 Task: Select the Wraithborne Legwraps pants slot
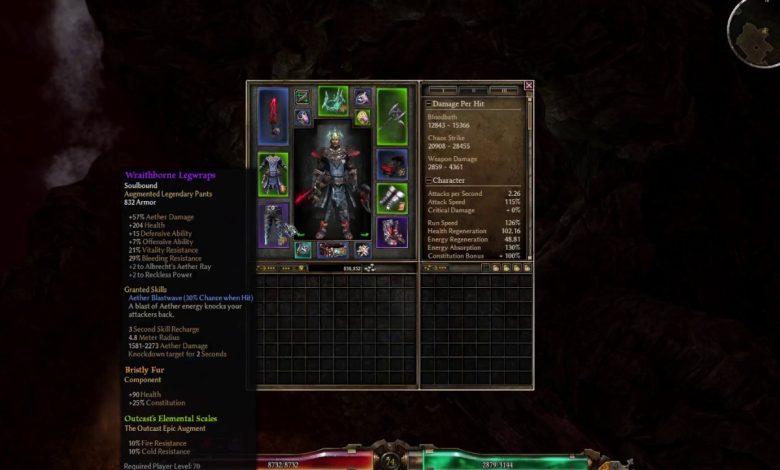click(x=273, y=224)
